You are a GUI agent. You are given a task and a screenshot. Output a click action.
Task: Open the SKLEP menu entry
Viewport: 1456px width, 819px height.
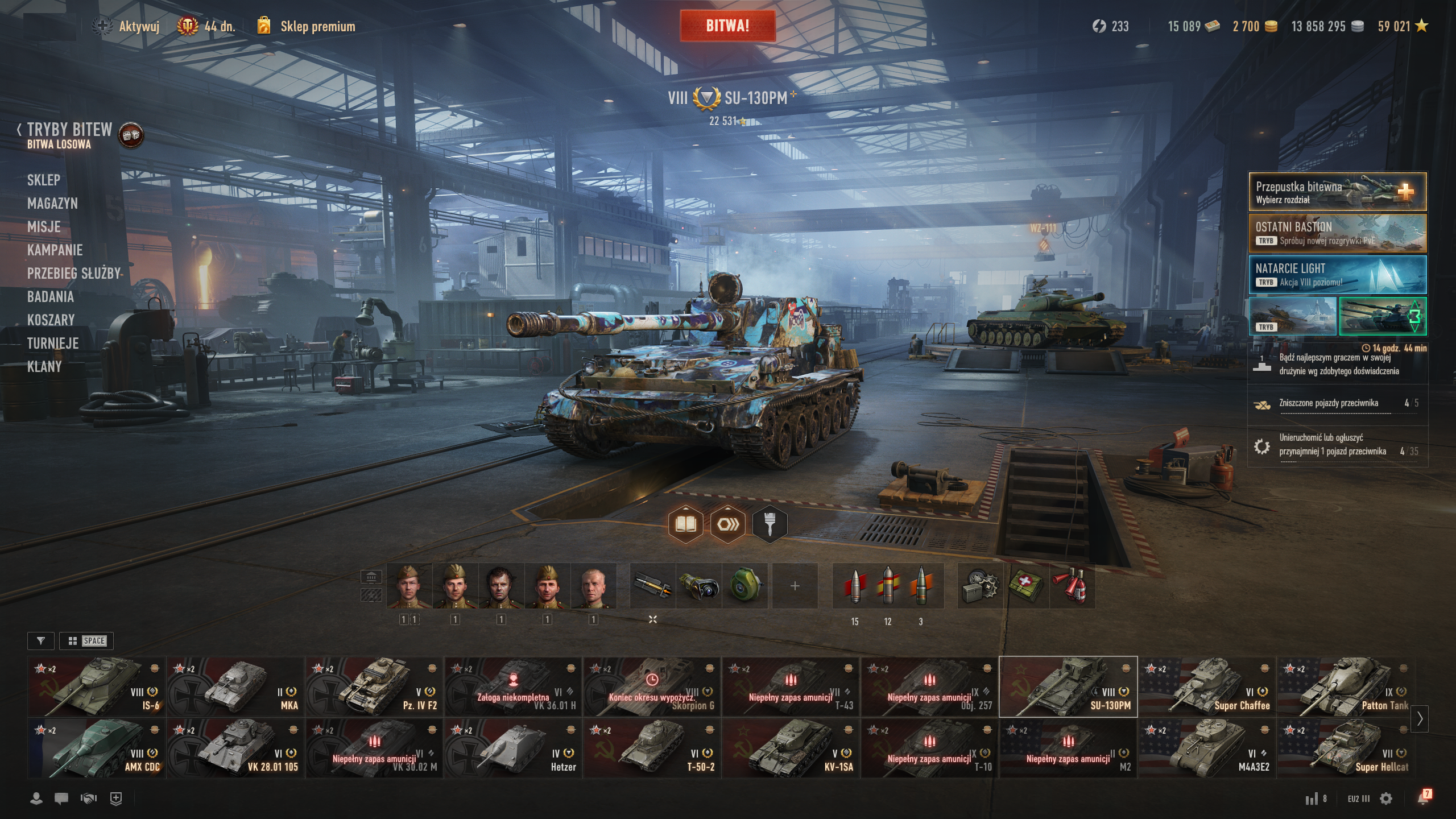[44, 180]
